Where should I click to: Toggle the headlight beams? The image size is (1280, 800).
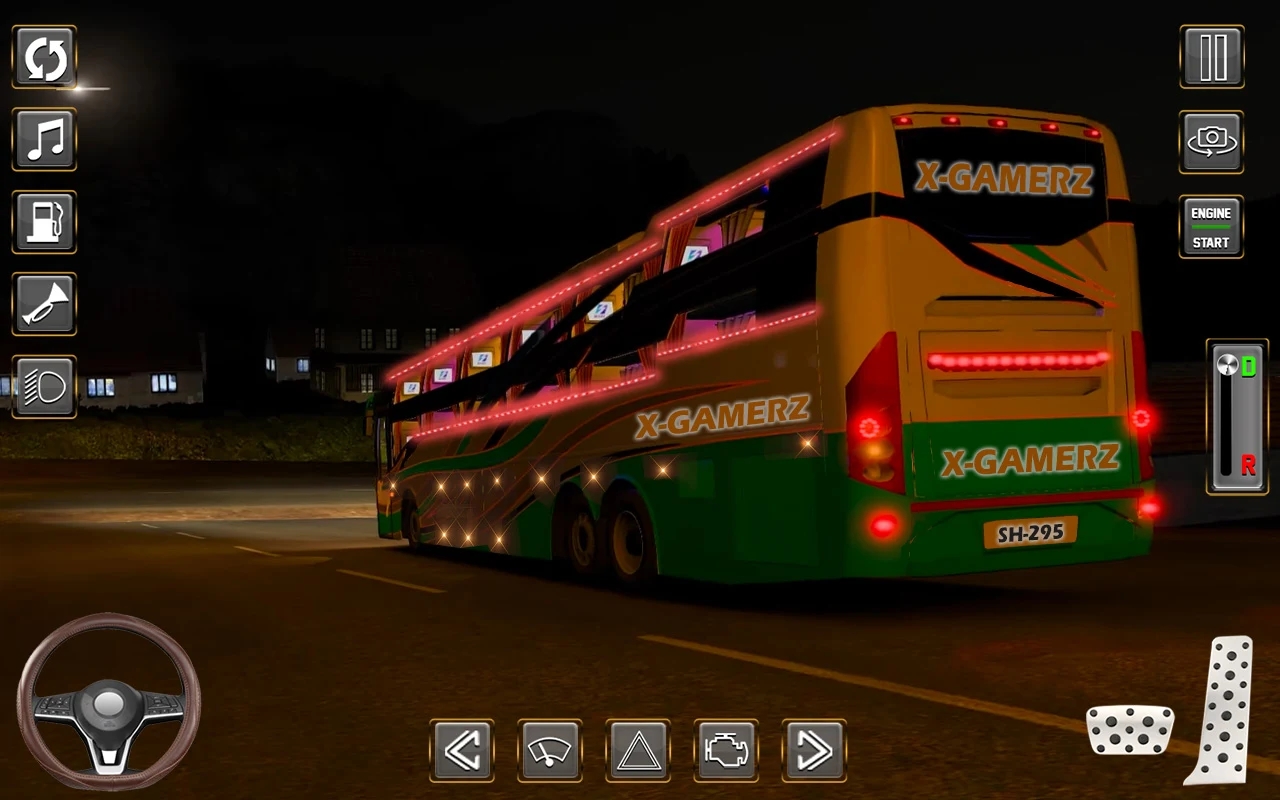(x=44, y=386)
